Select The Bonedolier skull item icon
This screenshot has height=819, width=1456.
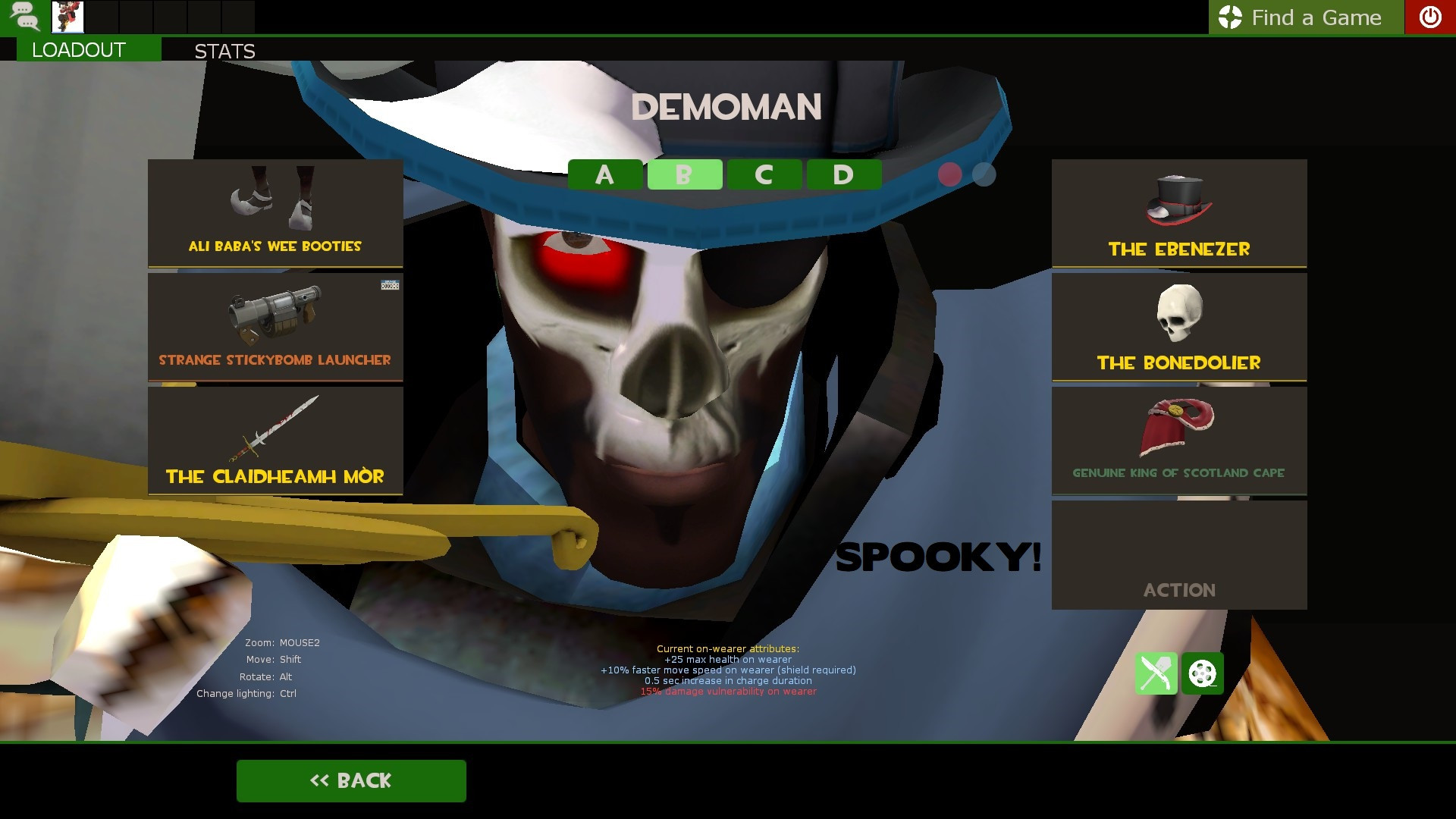point(1178,326)
